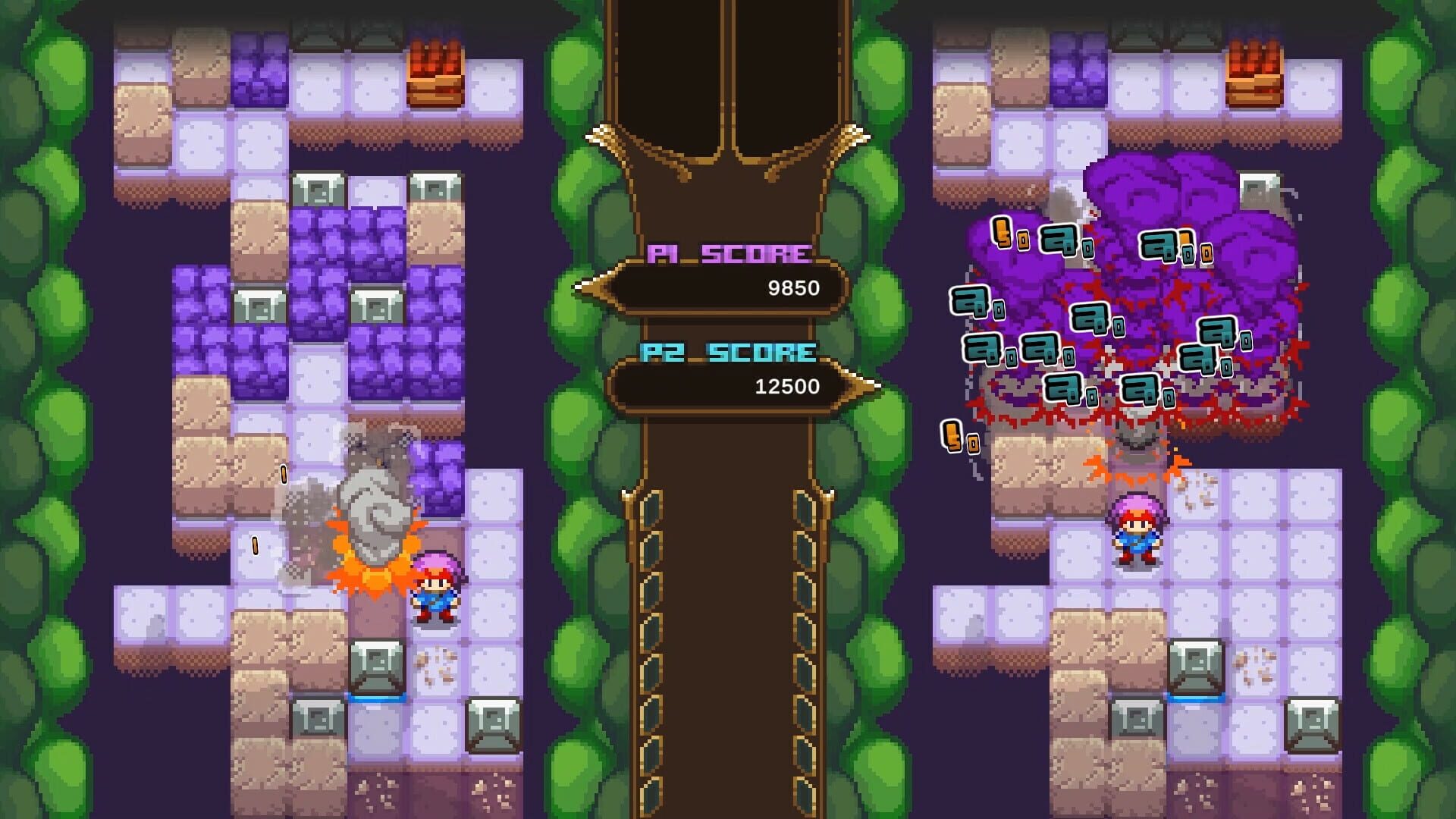Select the treasure chest atop the right board
The width and height of the screenshot is (1456, 819).
coord(1255,72)
